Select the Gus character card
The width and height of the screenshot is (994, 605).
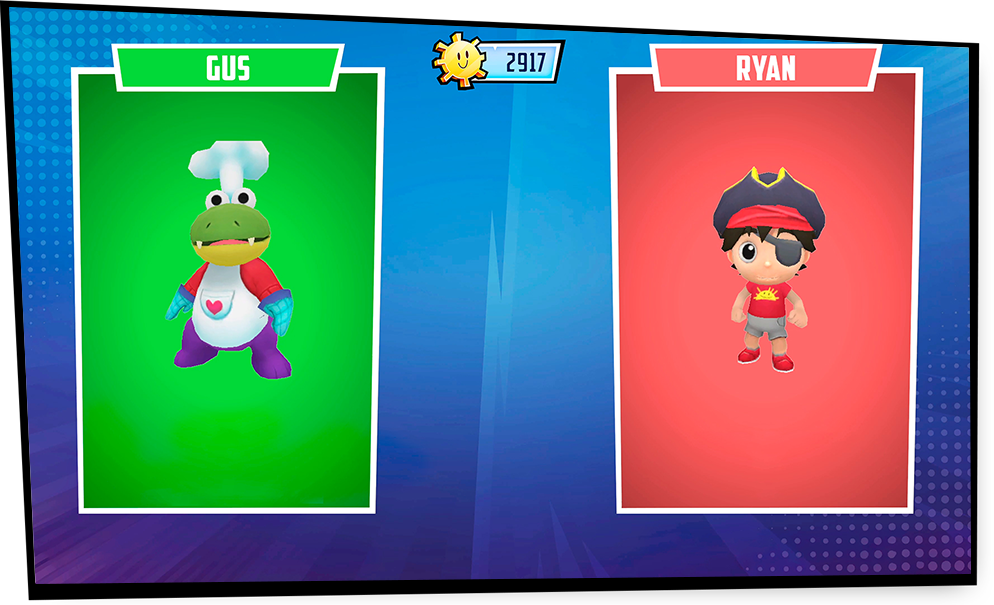click(x=228, y=290)
